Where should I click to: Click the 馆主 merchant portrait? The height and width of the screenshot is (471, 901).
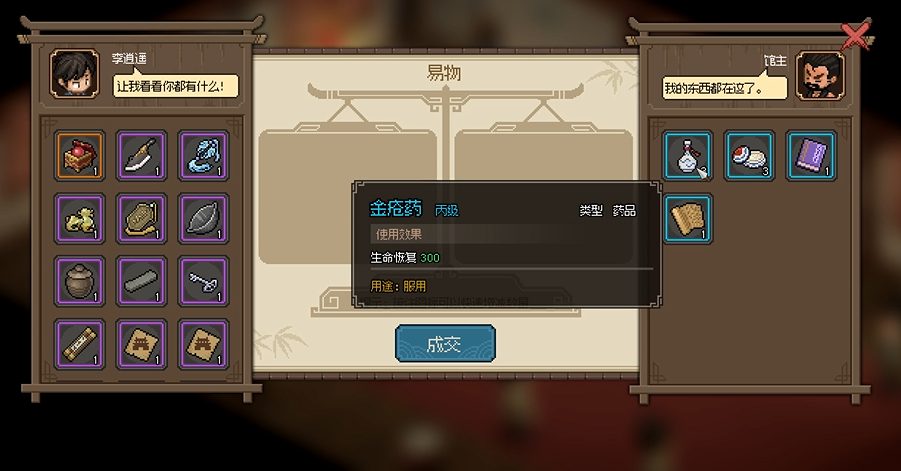tap(821, 76)
